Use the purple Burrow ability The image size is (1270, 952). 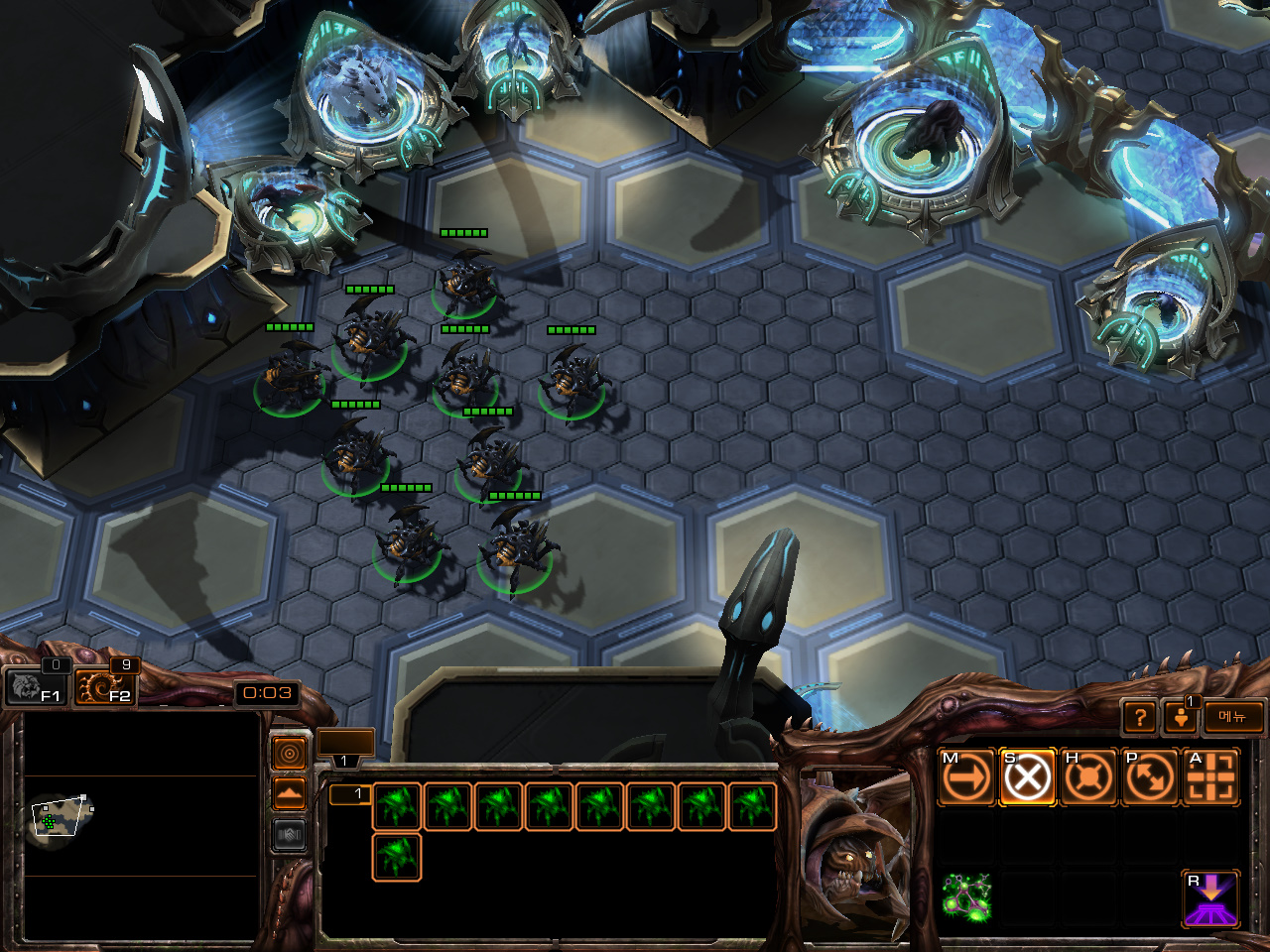point(1210,898)
